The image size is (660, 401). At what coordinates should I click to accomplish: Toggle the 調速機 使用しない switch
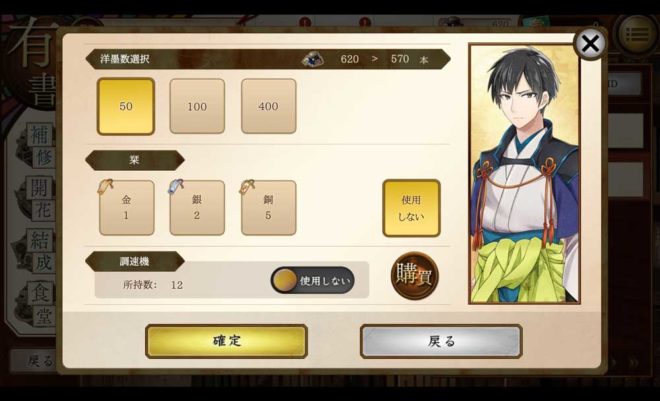tap(313, 281)
